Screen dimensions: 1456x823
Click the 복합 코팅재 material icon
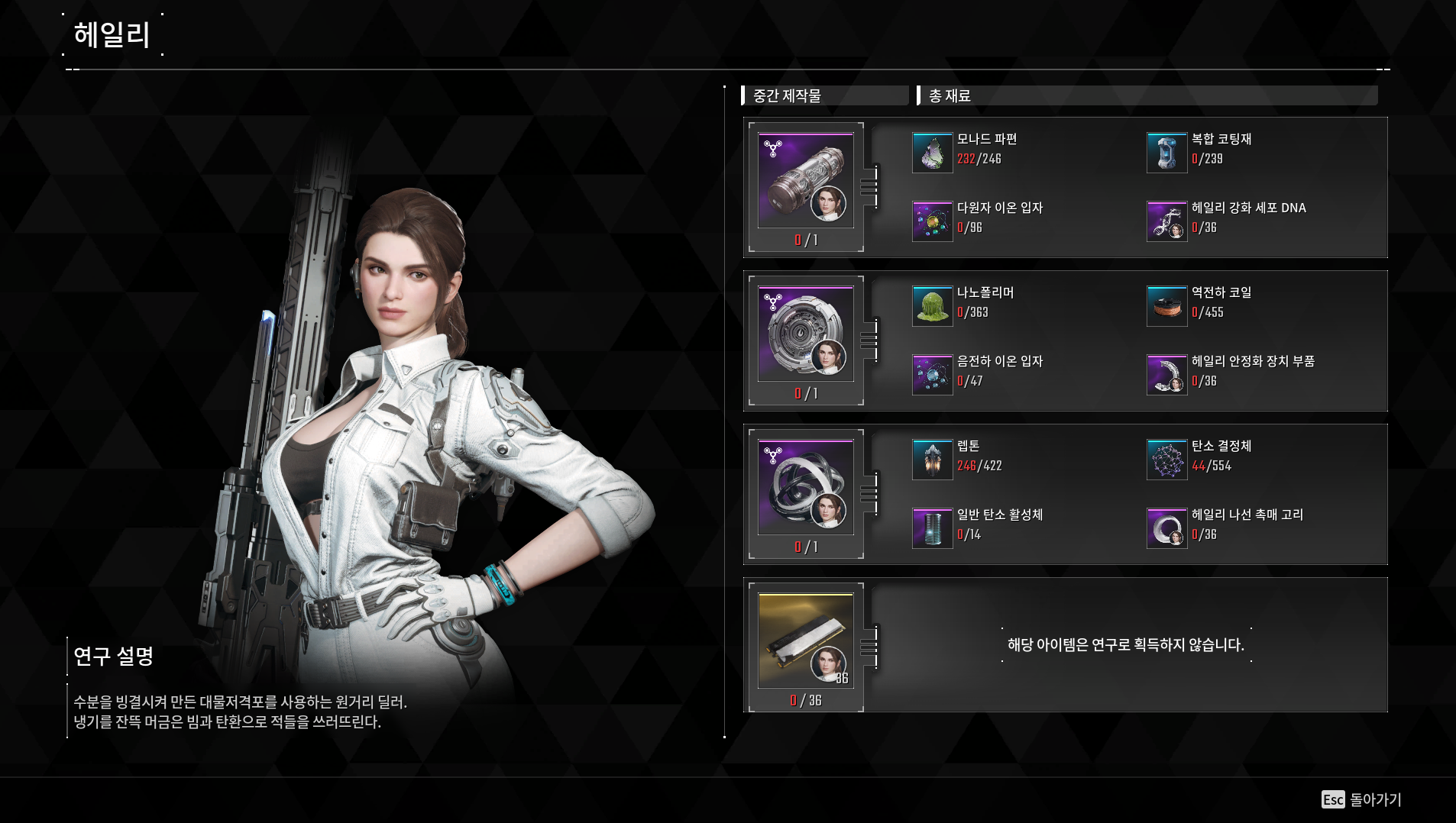(x=1166, y=153)
